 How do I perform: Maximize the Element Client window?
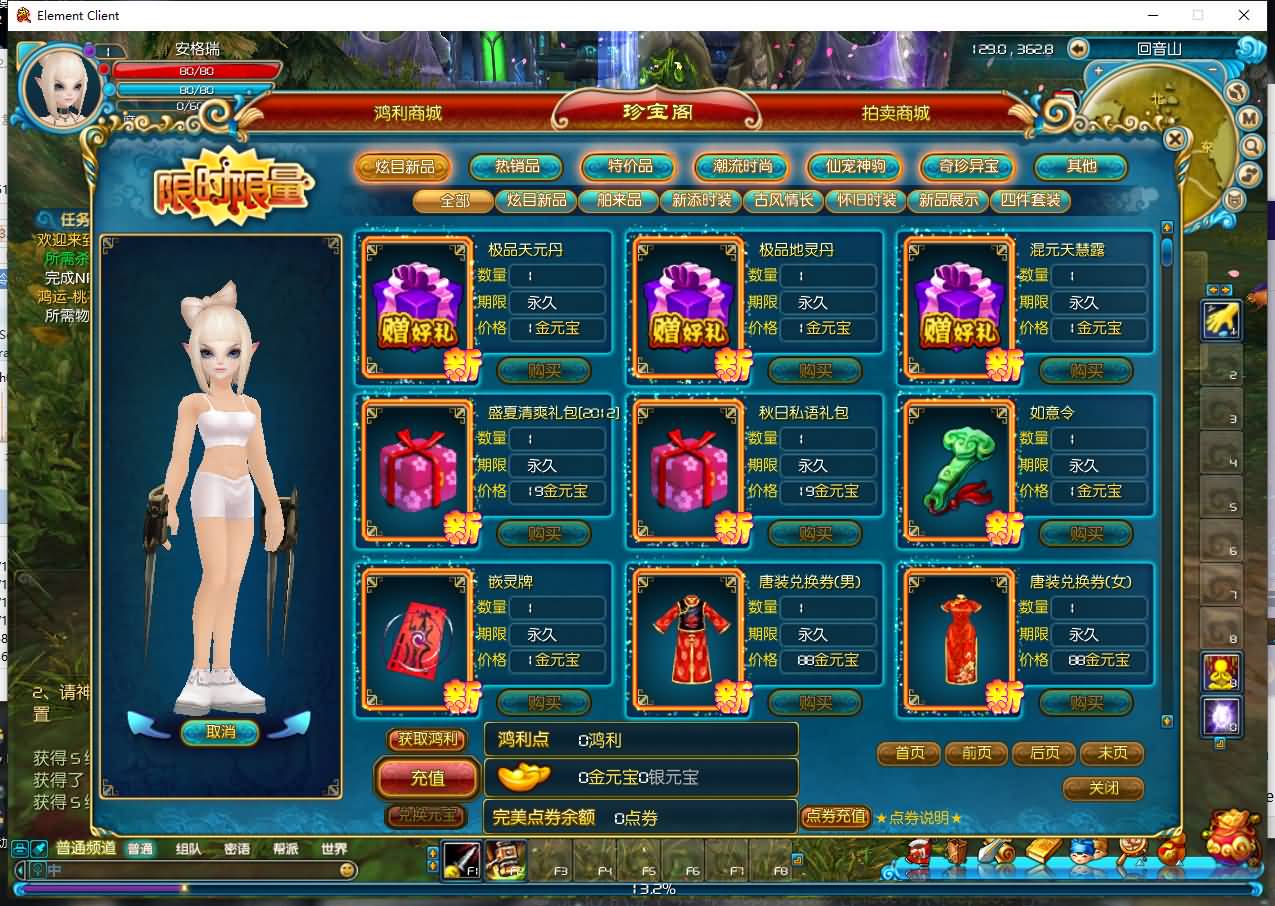click(1198, 15)
